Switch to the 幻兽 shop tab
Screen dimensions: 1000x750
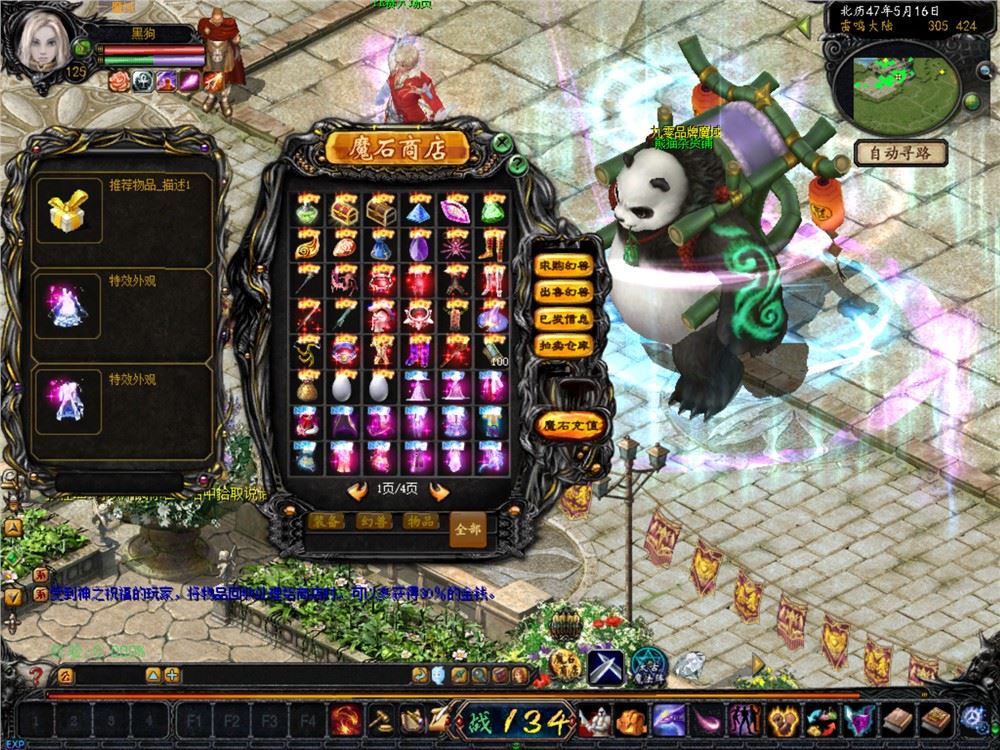click(375, 521)
